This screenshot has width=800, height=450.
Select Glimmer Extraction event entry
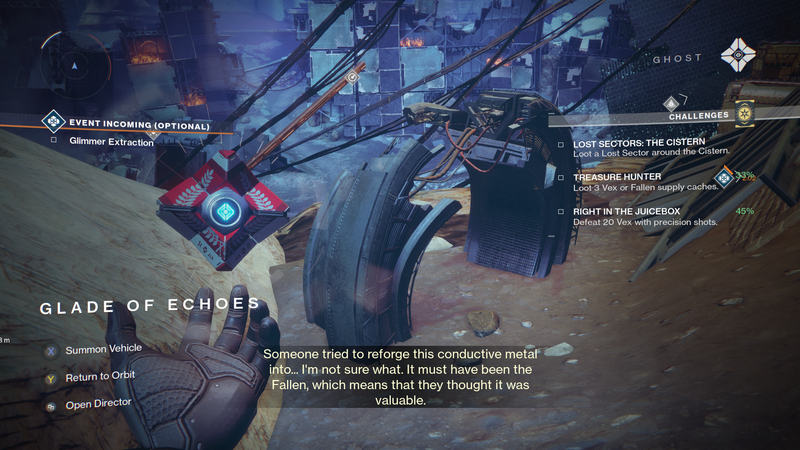click(x=112, y=142)
